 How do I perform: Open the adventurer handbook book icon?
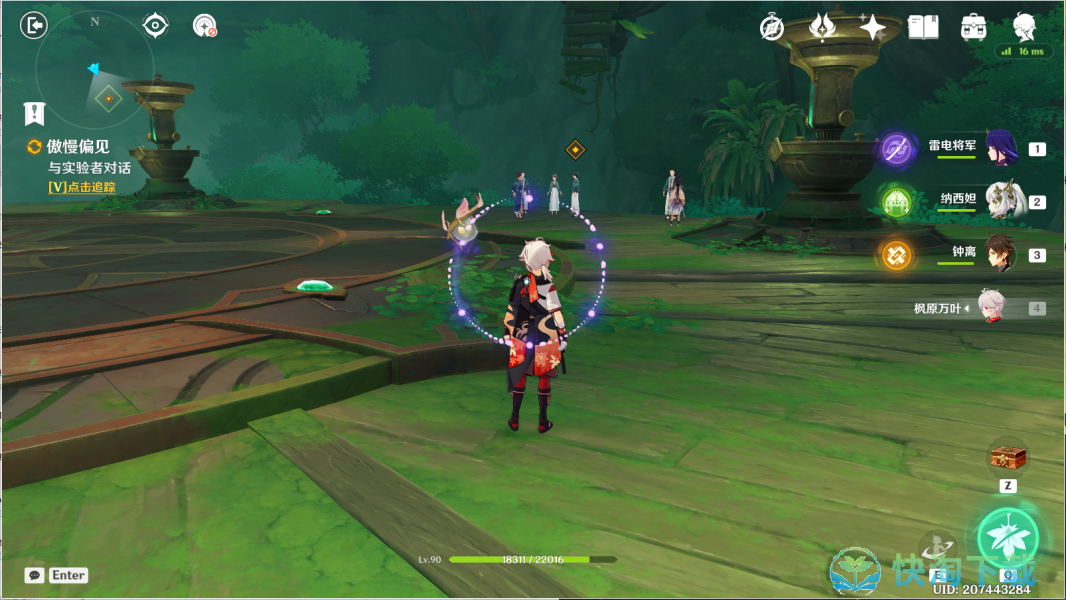pos(923,28)
